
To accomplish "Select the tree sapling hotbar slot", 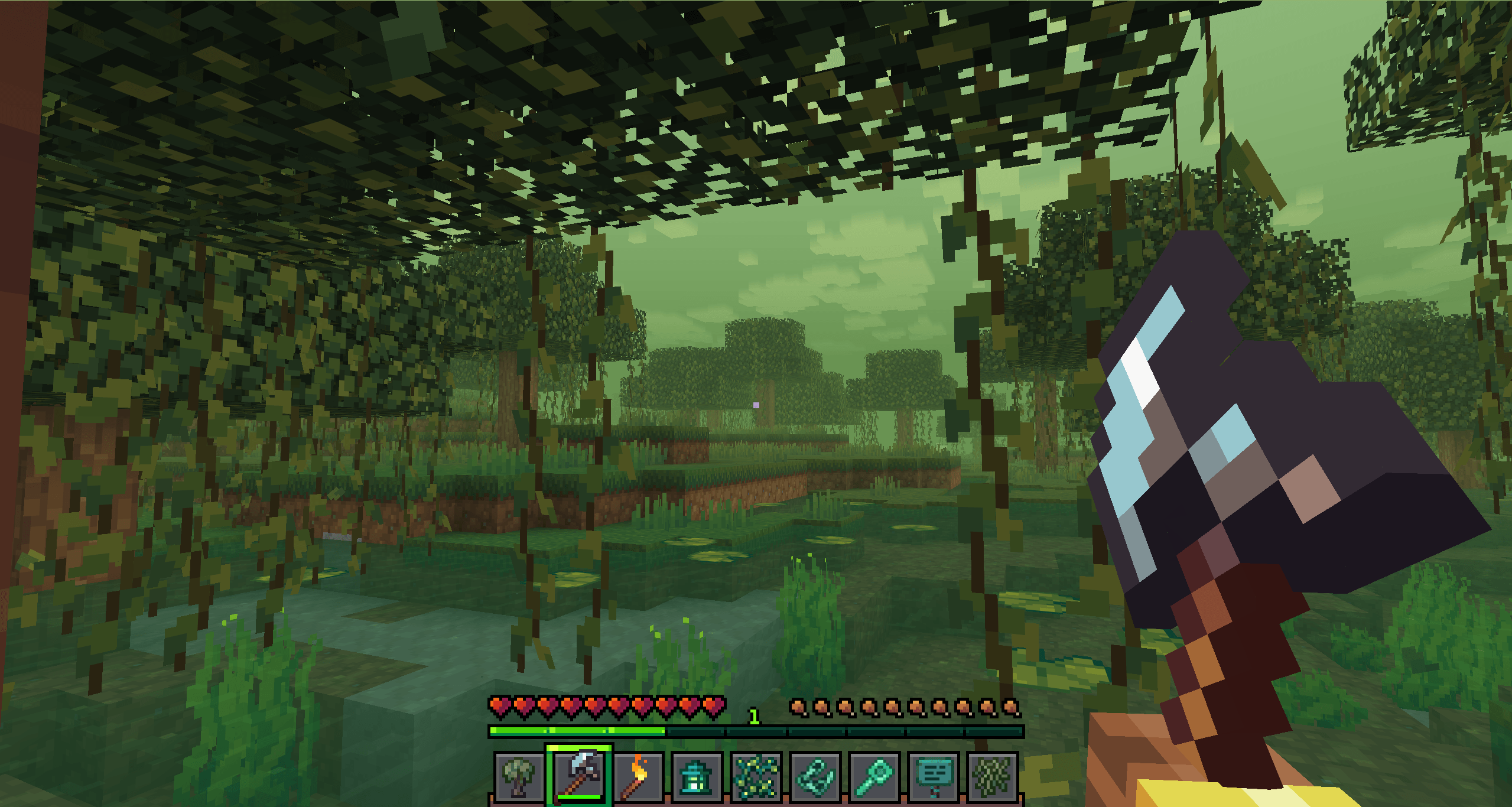I will [519, 777].
